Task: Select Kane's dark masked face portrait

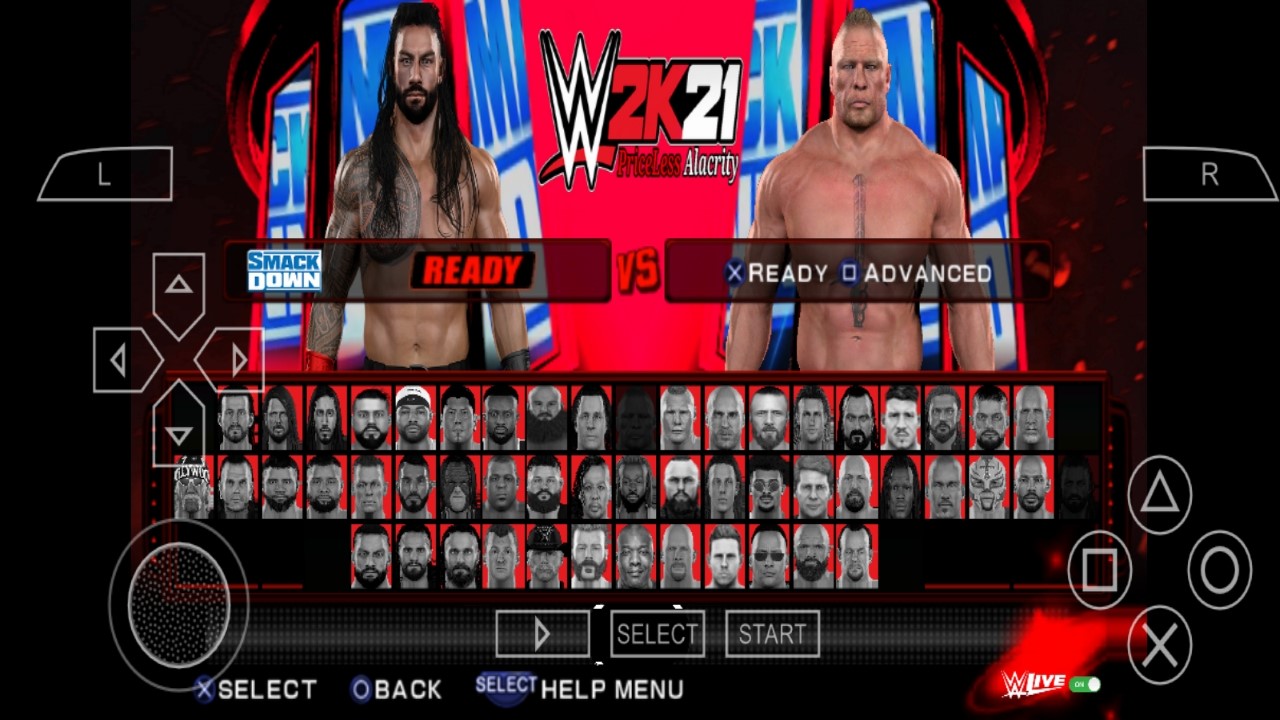Action: click(458, 487)
